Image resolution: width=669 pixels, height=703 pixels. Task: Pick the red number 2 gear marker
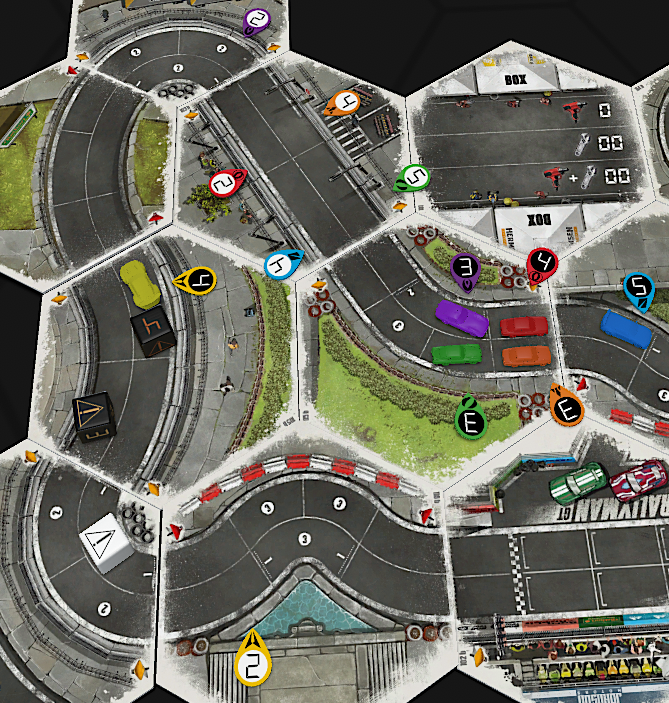(x=225, y=183)
